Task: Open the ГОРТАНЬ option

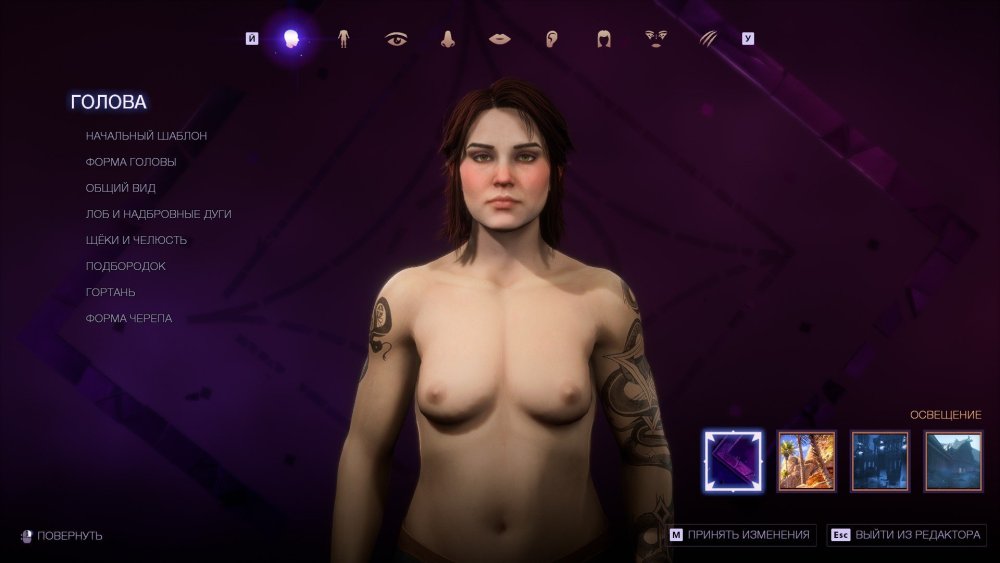Action: tap(110, 292)
